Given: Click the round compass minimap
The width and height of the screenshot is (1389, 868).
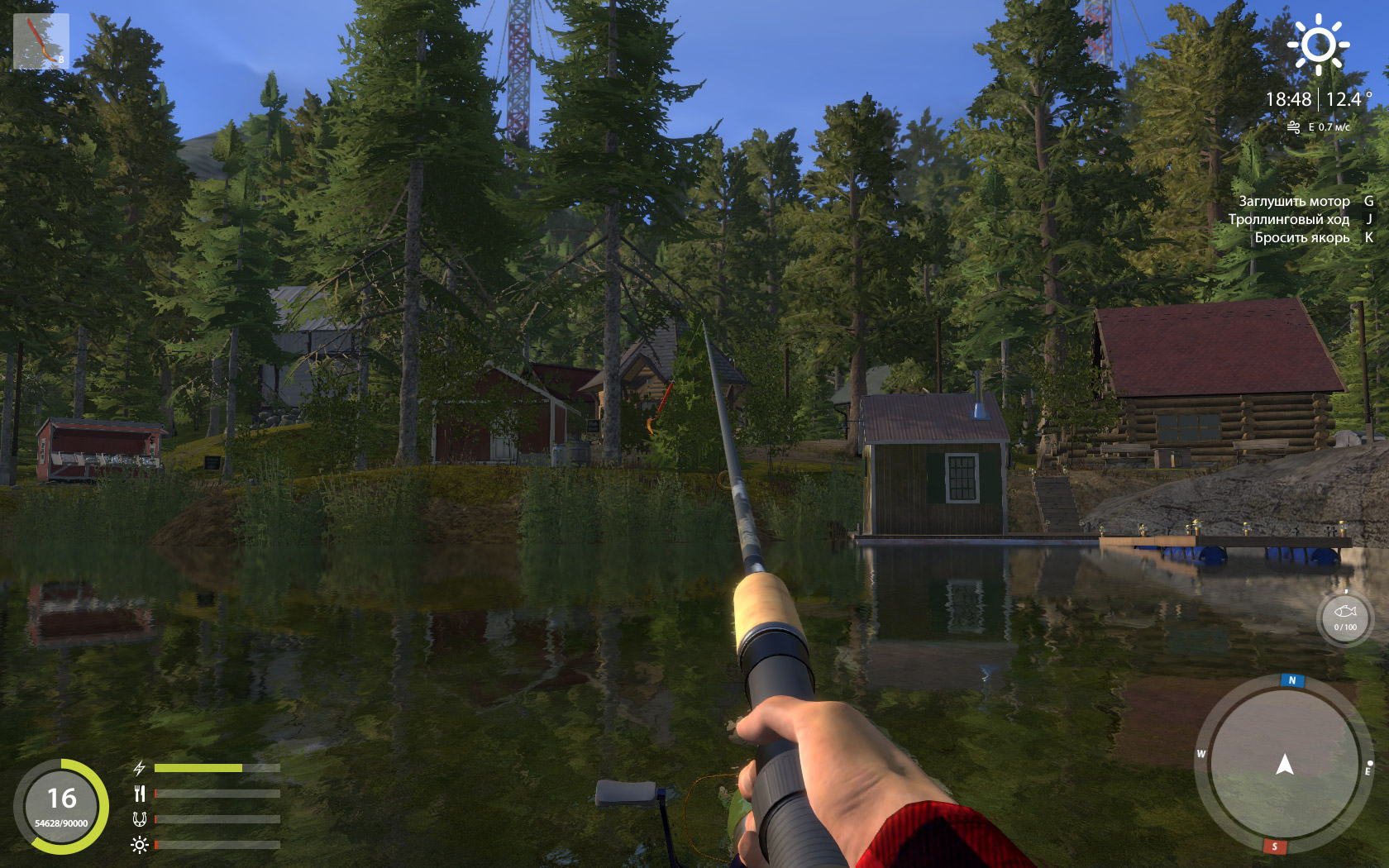Looking at the screenshot, I should [1283, 764].
